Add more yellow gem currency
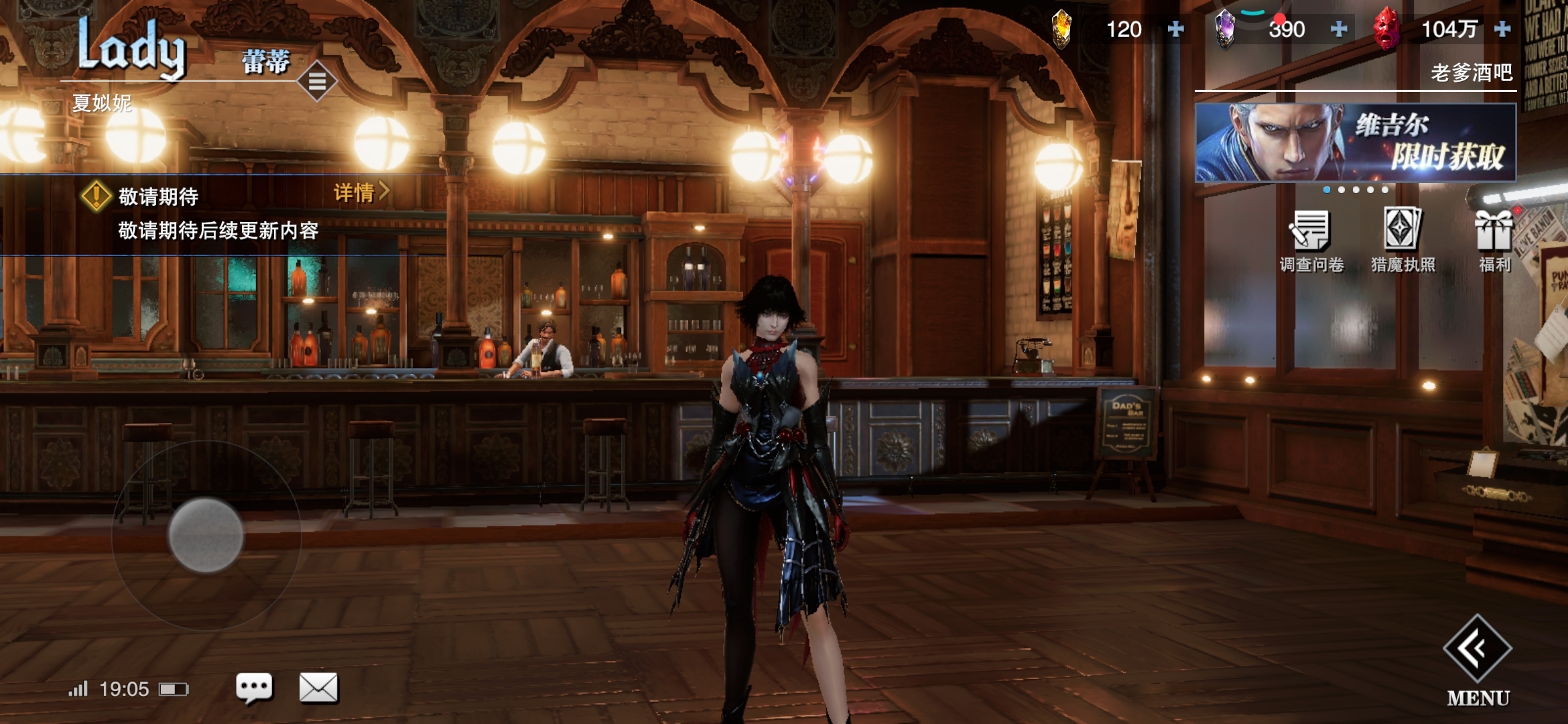 click(1175, 29)
